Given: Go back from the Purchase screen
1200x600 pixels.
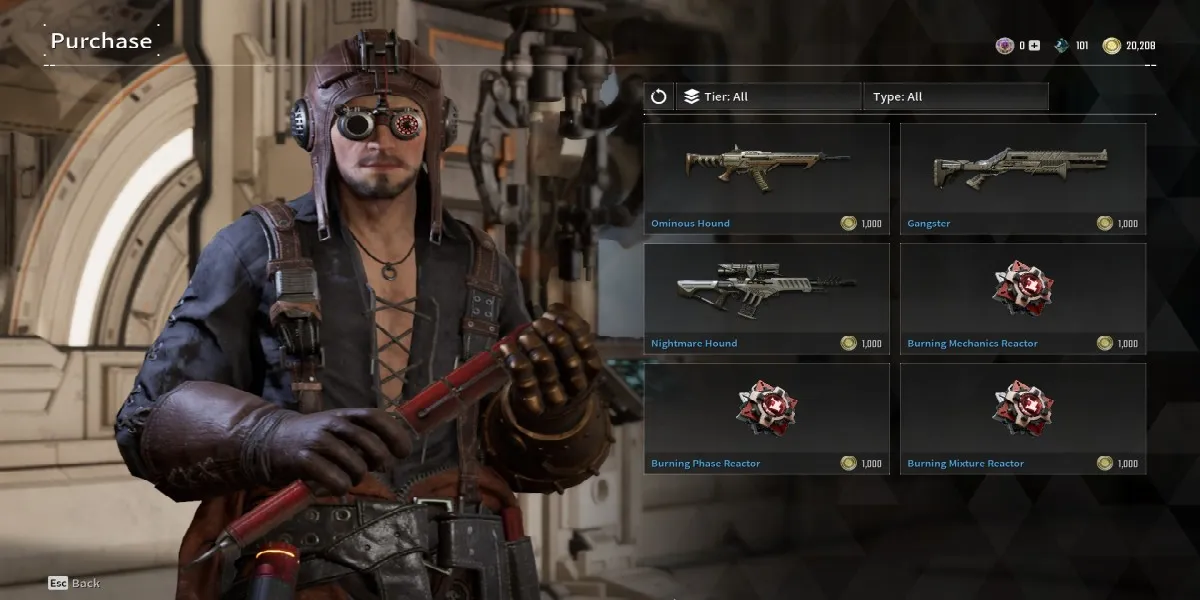Looking at the screenshot, I should (74, 583).
